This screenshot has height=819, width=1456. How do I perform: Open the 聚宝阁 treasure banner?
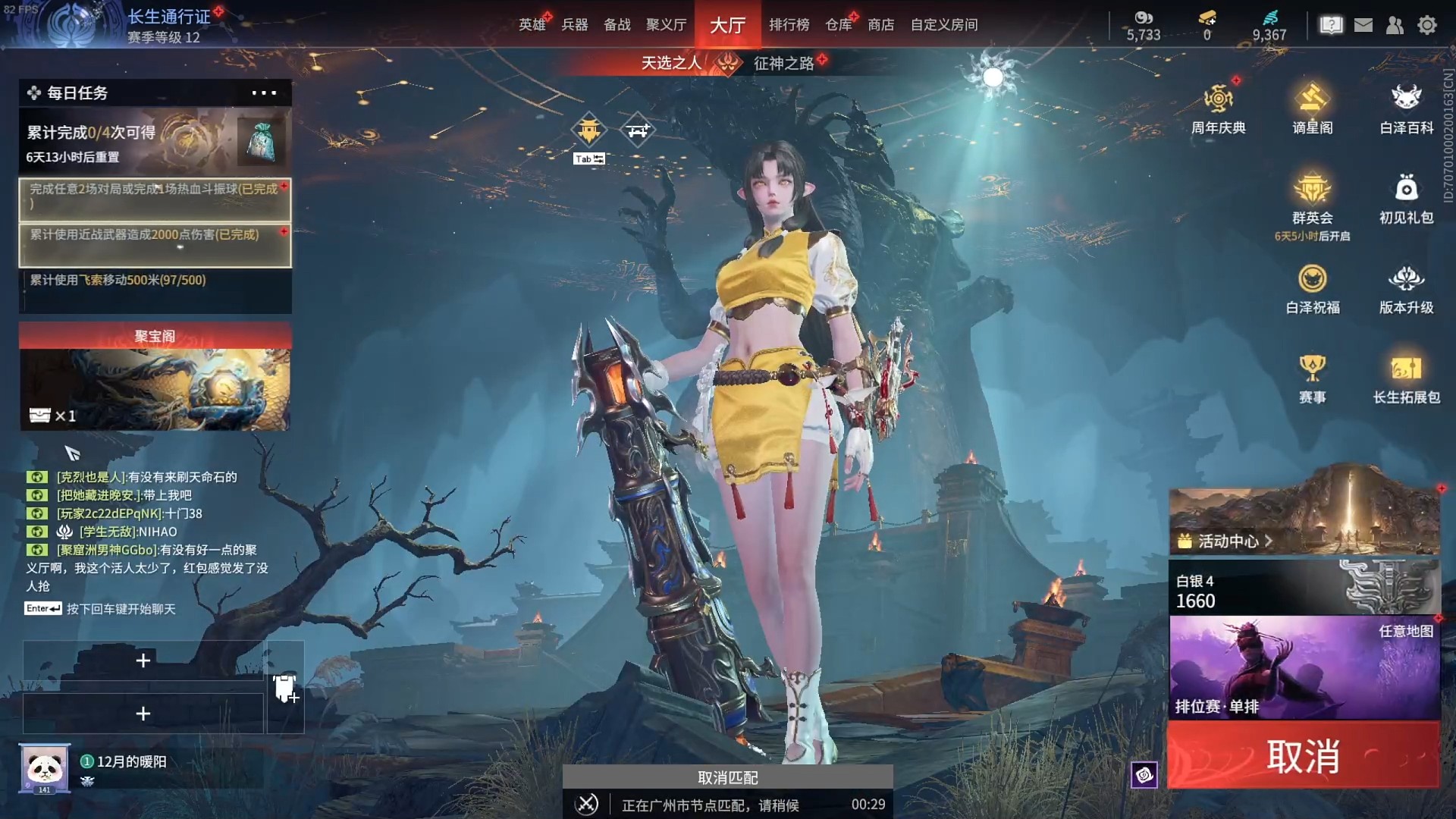[x=155, y=377]
